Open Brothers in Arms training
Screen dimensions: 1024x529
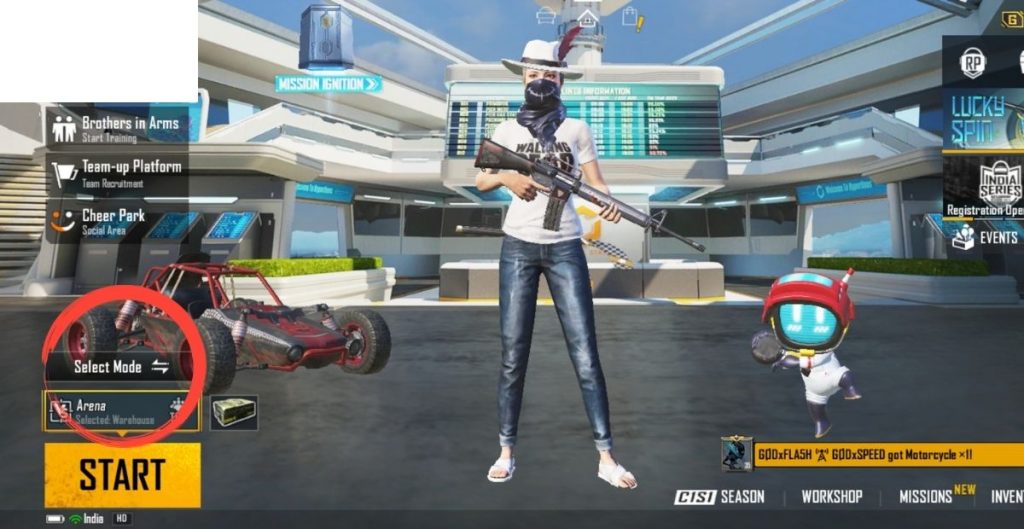pos(116,128)
